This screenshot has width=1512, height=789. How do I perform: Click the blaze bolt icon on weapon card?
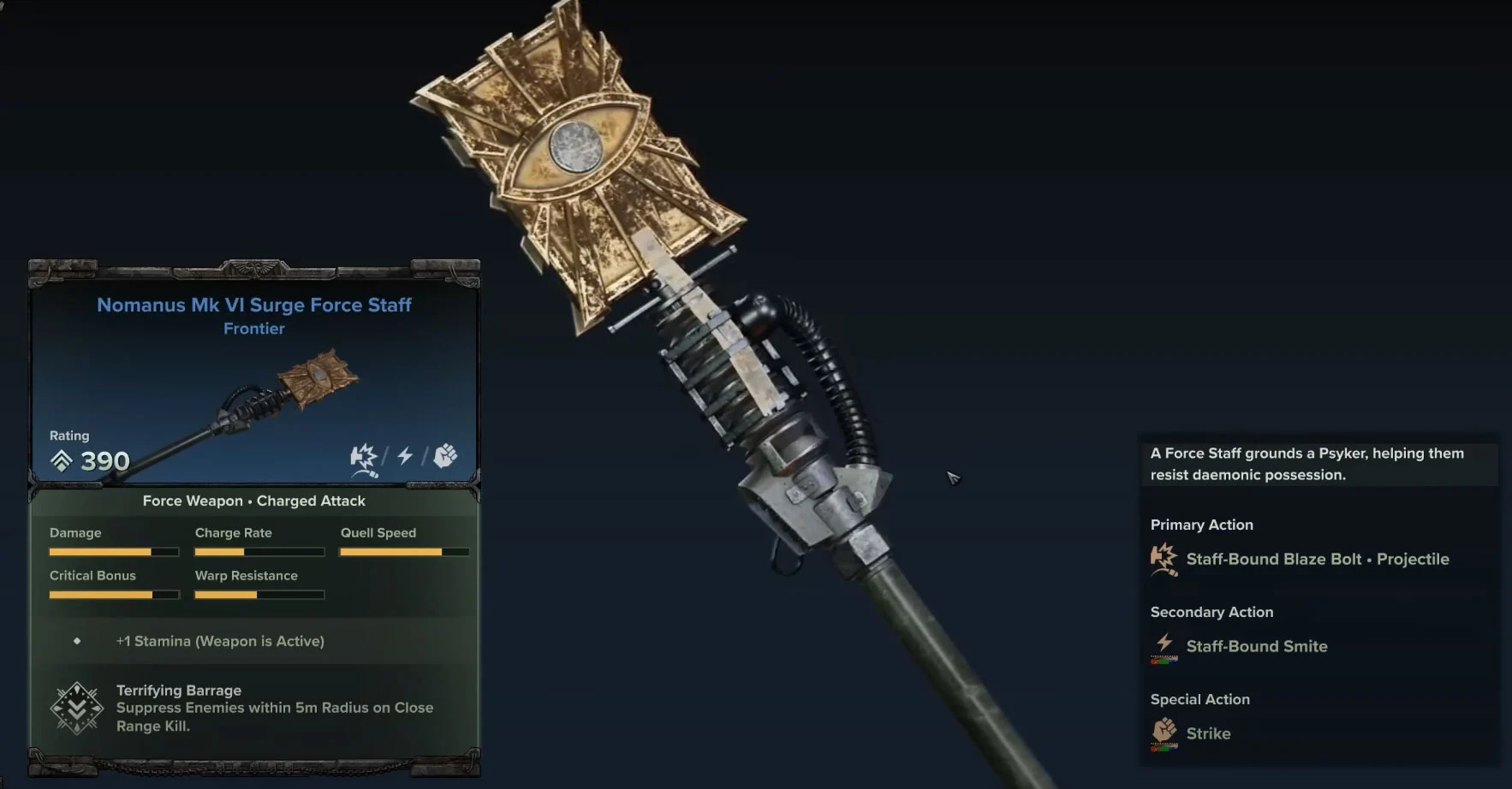(364, 458)
